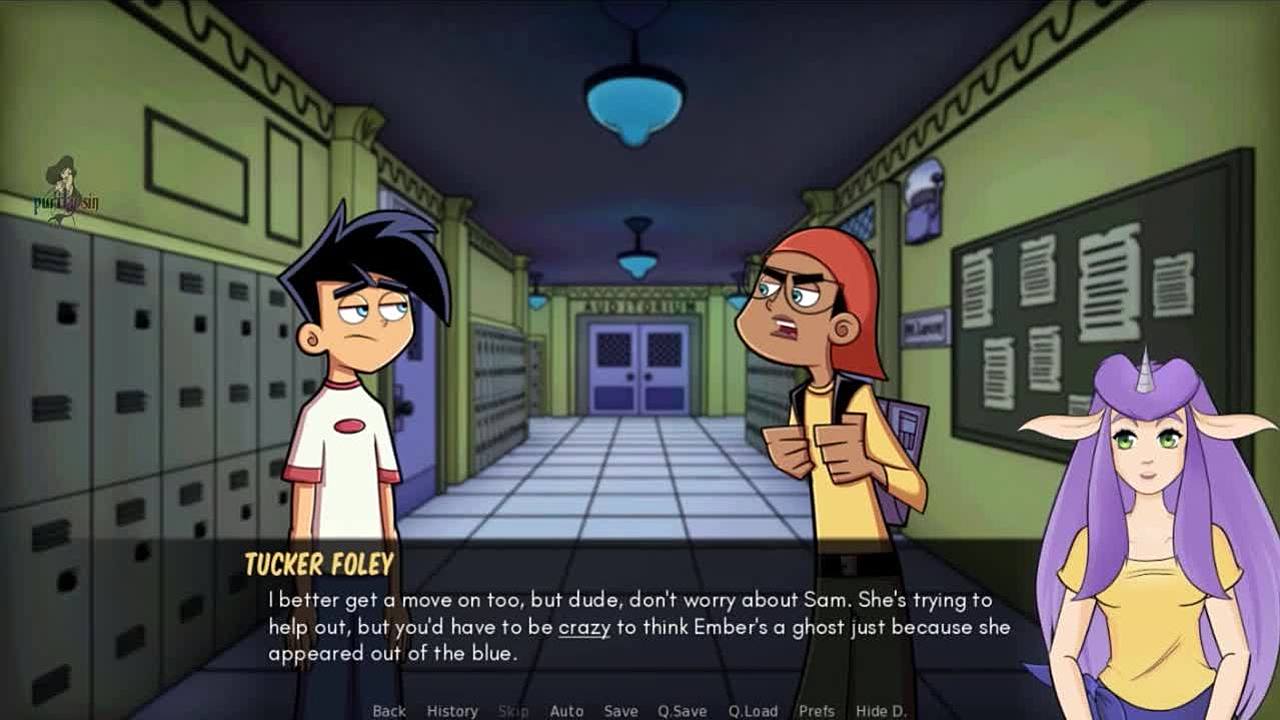Quick load with Q.Load
The height and width of the screenshot is (720, 1280).
pyautogui.click(x=752, y=711)
